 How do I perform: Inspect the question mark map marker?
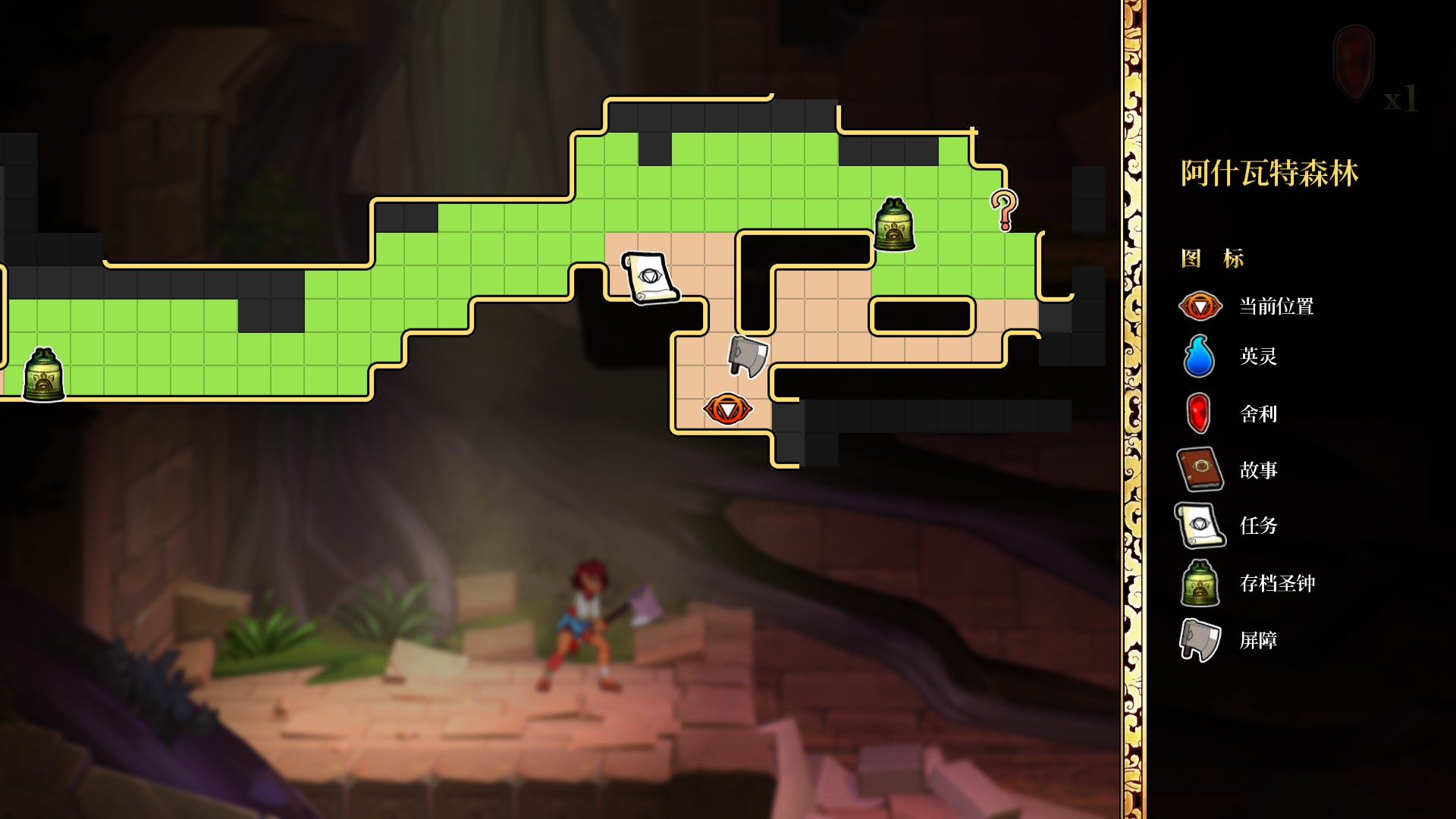pos(1004,209)
